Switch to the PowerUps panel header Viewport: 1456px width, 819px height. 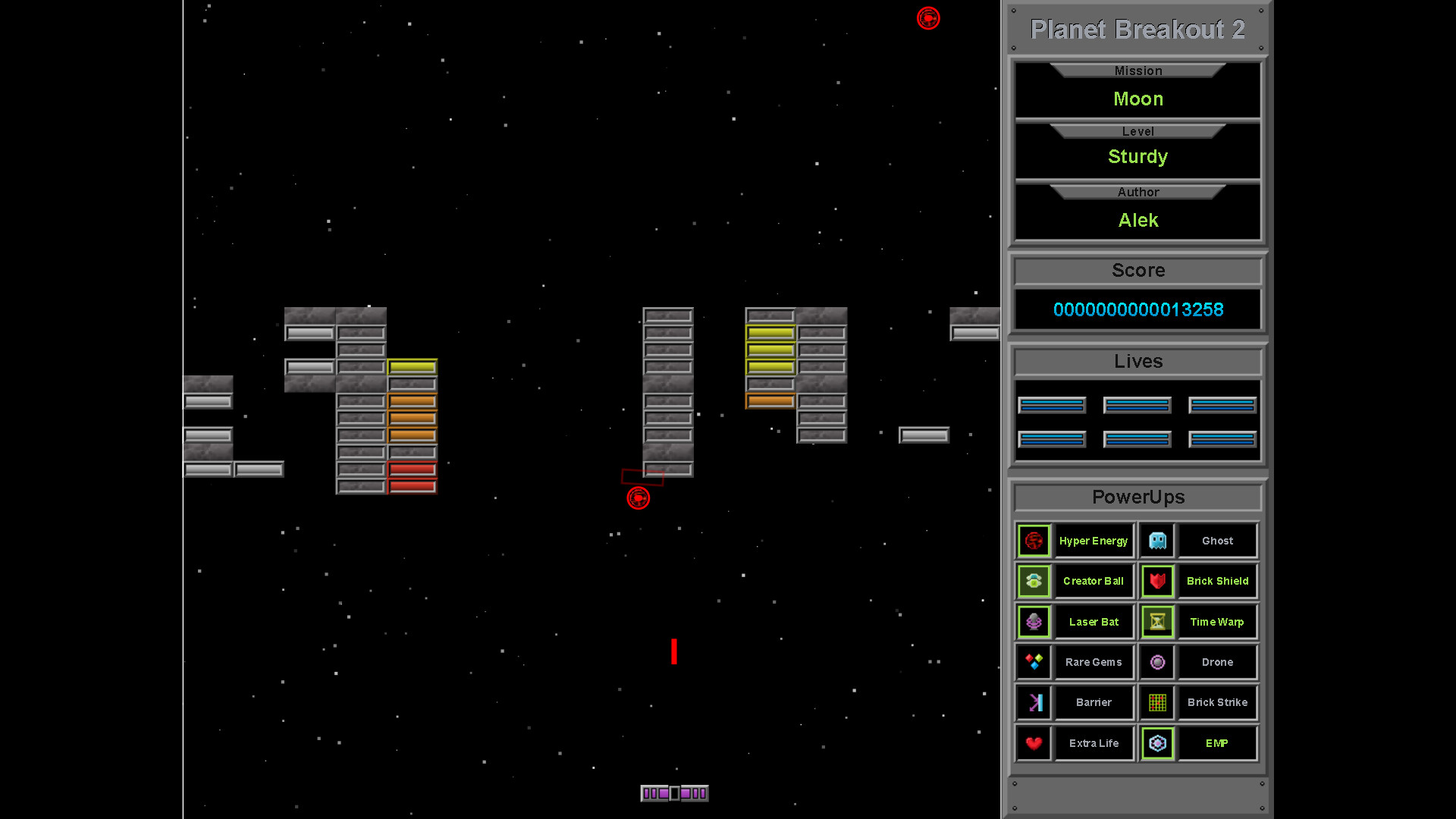pyautogui.click(x=1137, y=497)
